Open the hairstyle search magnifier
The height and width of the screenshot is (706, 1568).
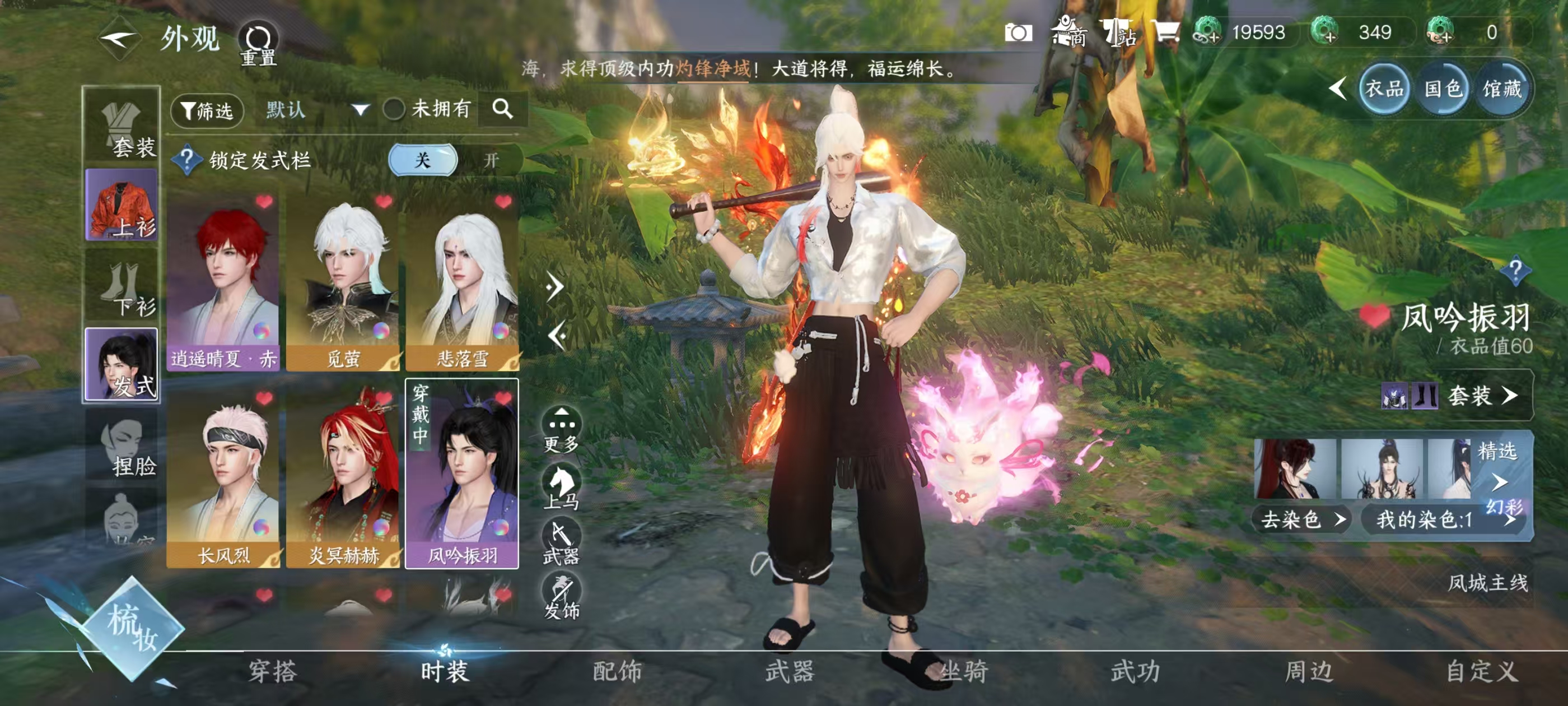click(x=502, y=109)
